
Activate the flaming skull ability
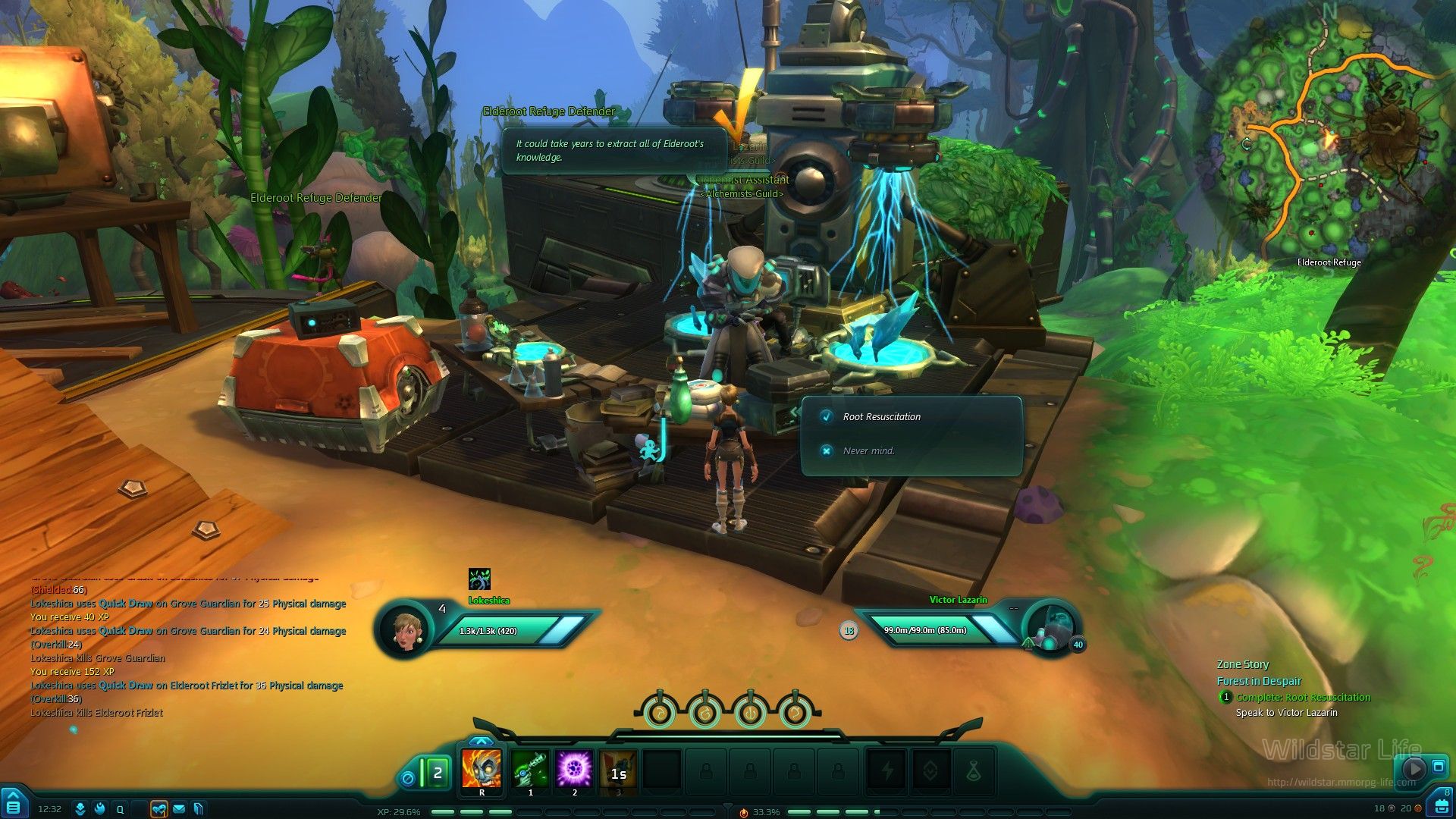tap(482, 769)
